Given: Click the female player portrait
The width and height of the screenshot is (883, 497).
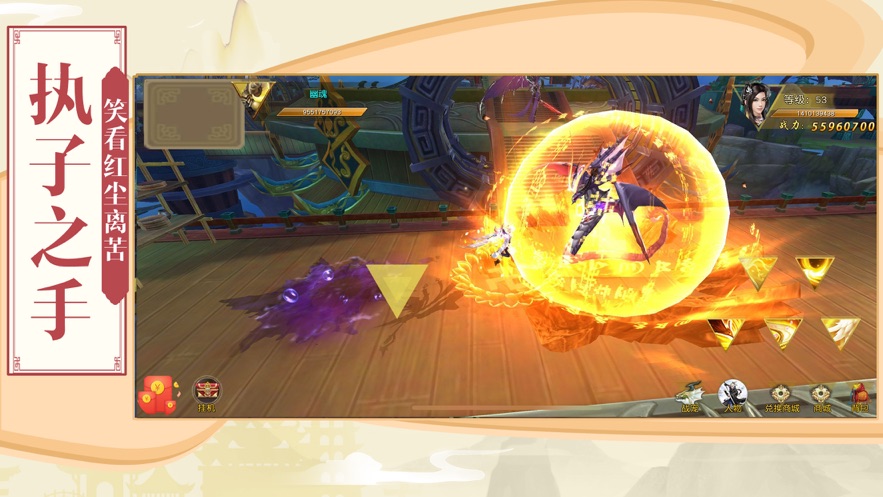Looking at the screenshot, I should 755,105.
